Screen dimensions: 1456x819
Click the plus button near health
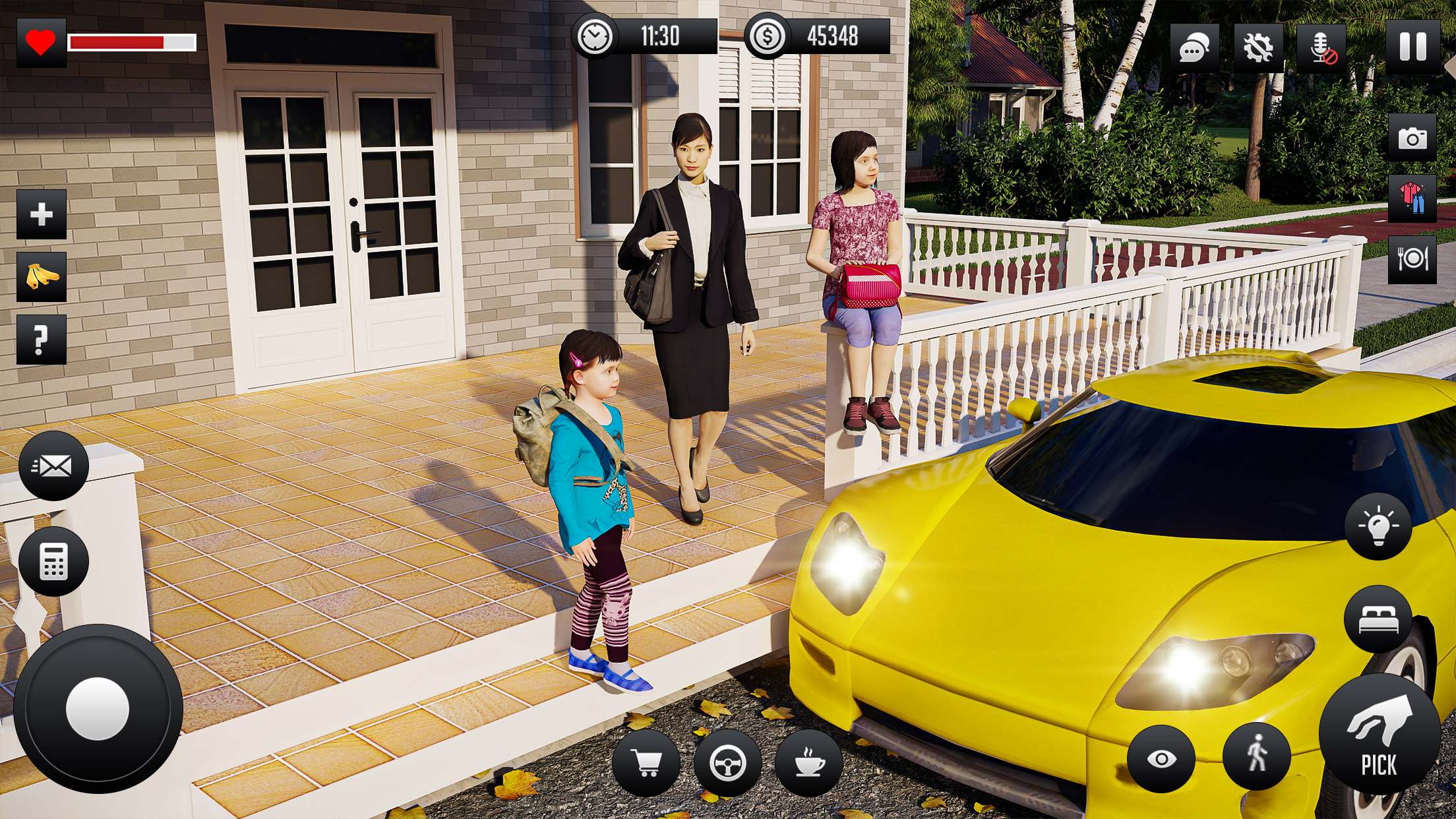(42, 214)
